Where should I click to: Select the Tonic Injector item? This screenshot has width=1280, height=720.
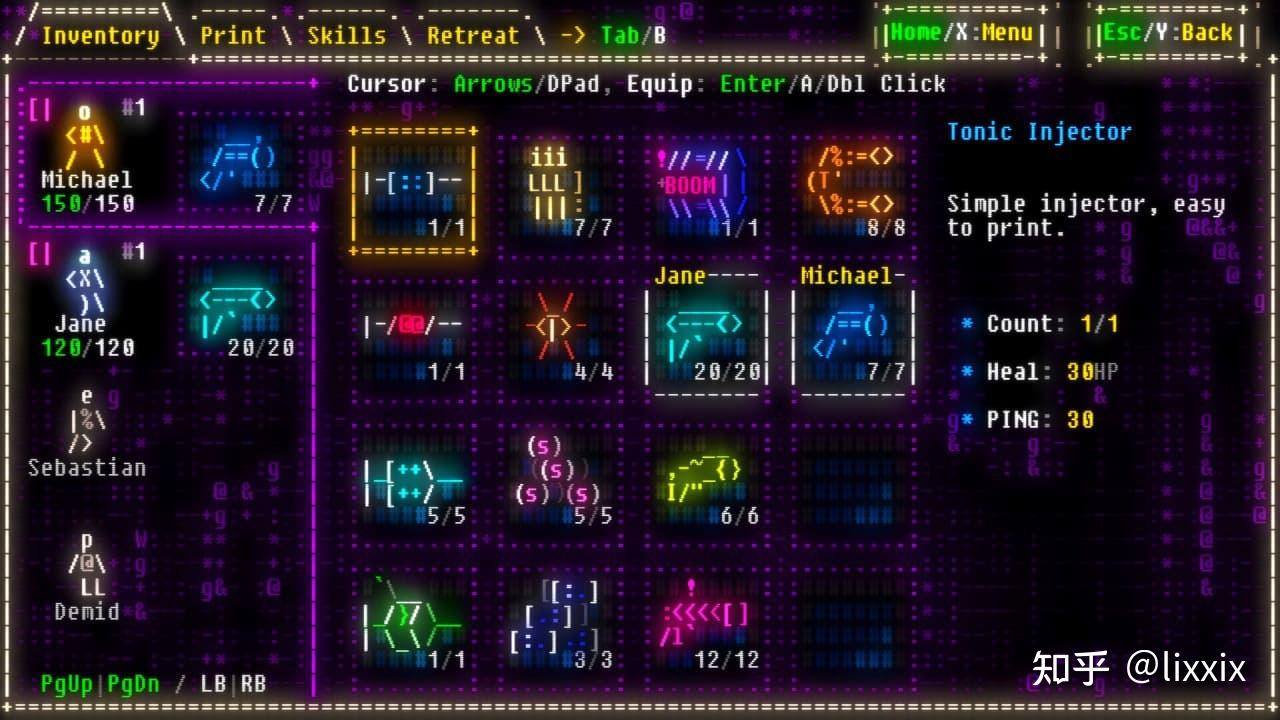412,185
